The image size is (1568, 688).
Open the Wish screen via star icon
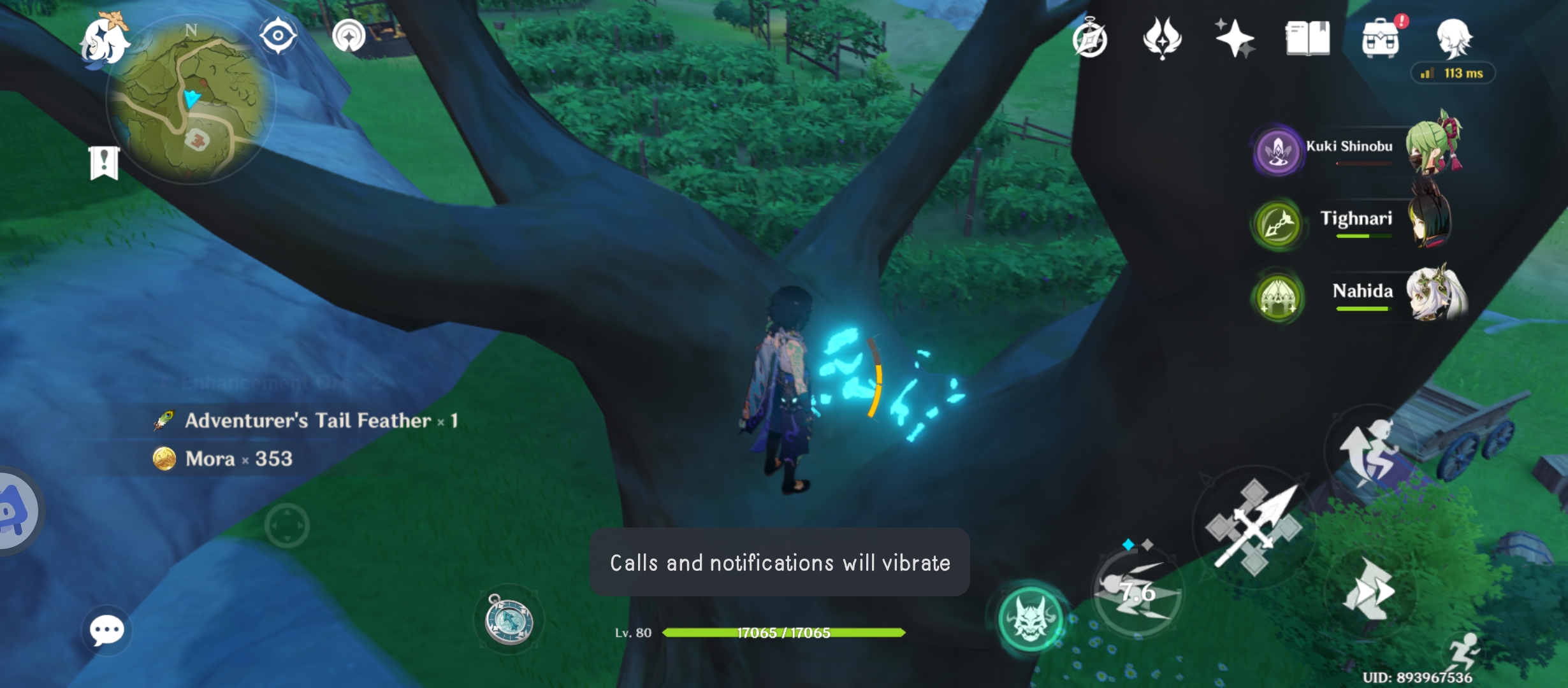[1235, 39]
